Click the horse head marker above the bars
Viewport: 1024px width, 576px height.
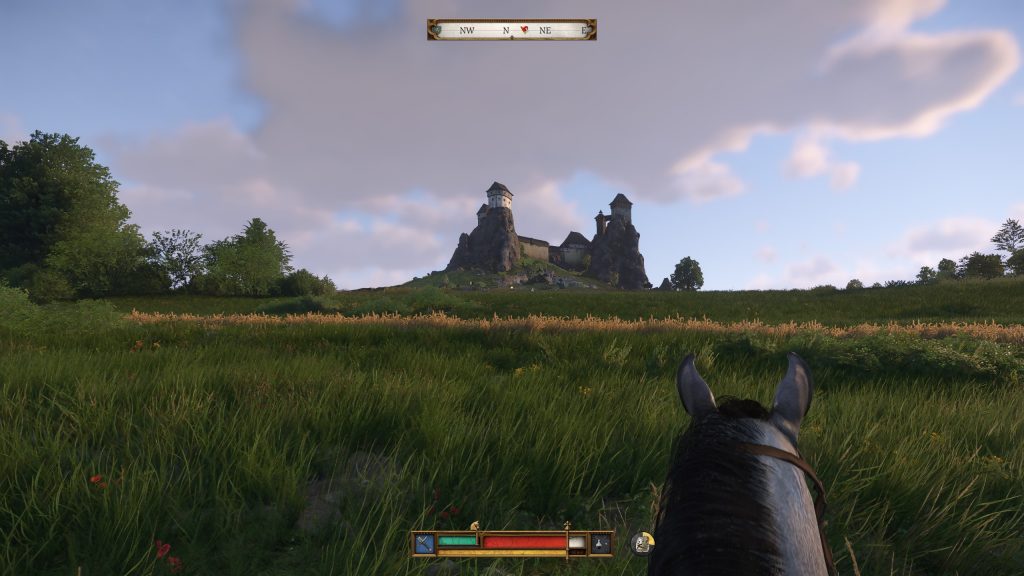click(475, 526)
